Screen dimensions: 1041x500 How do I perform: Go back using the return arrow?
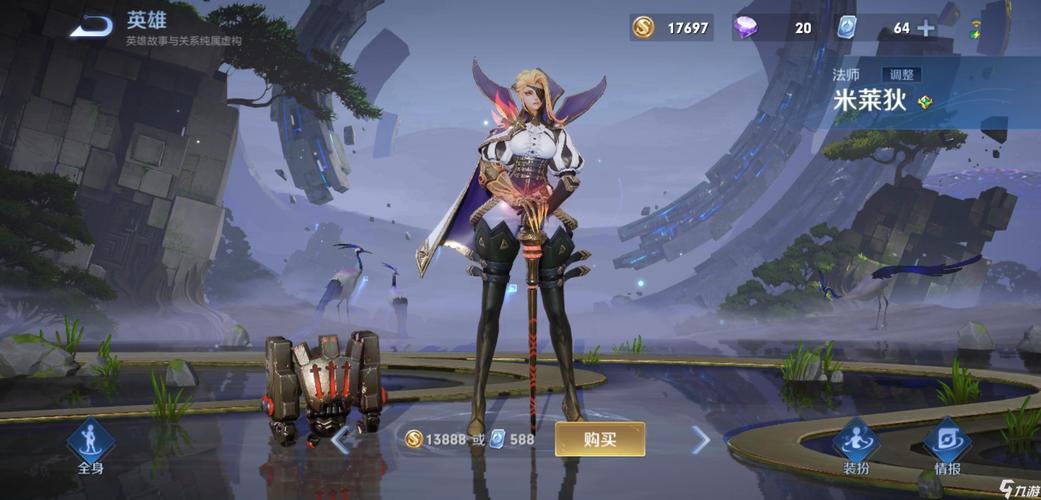[92, 25]
